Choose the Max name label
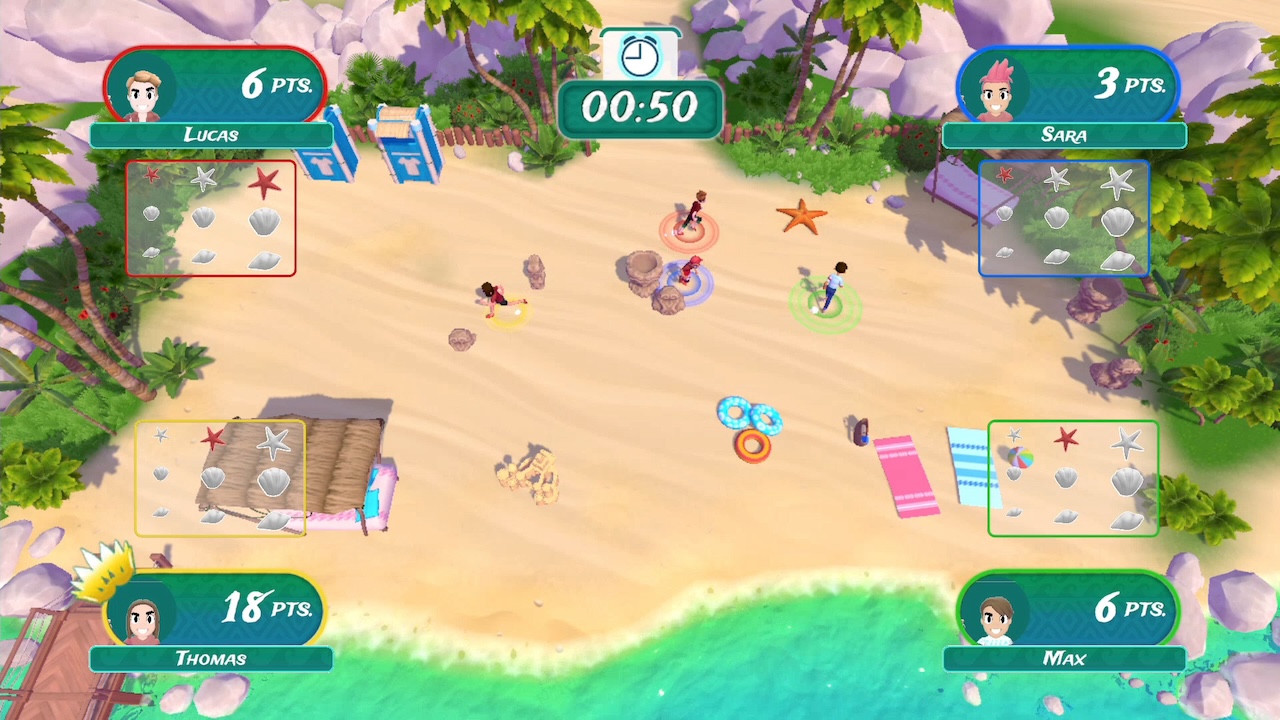 point(1064,659)
